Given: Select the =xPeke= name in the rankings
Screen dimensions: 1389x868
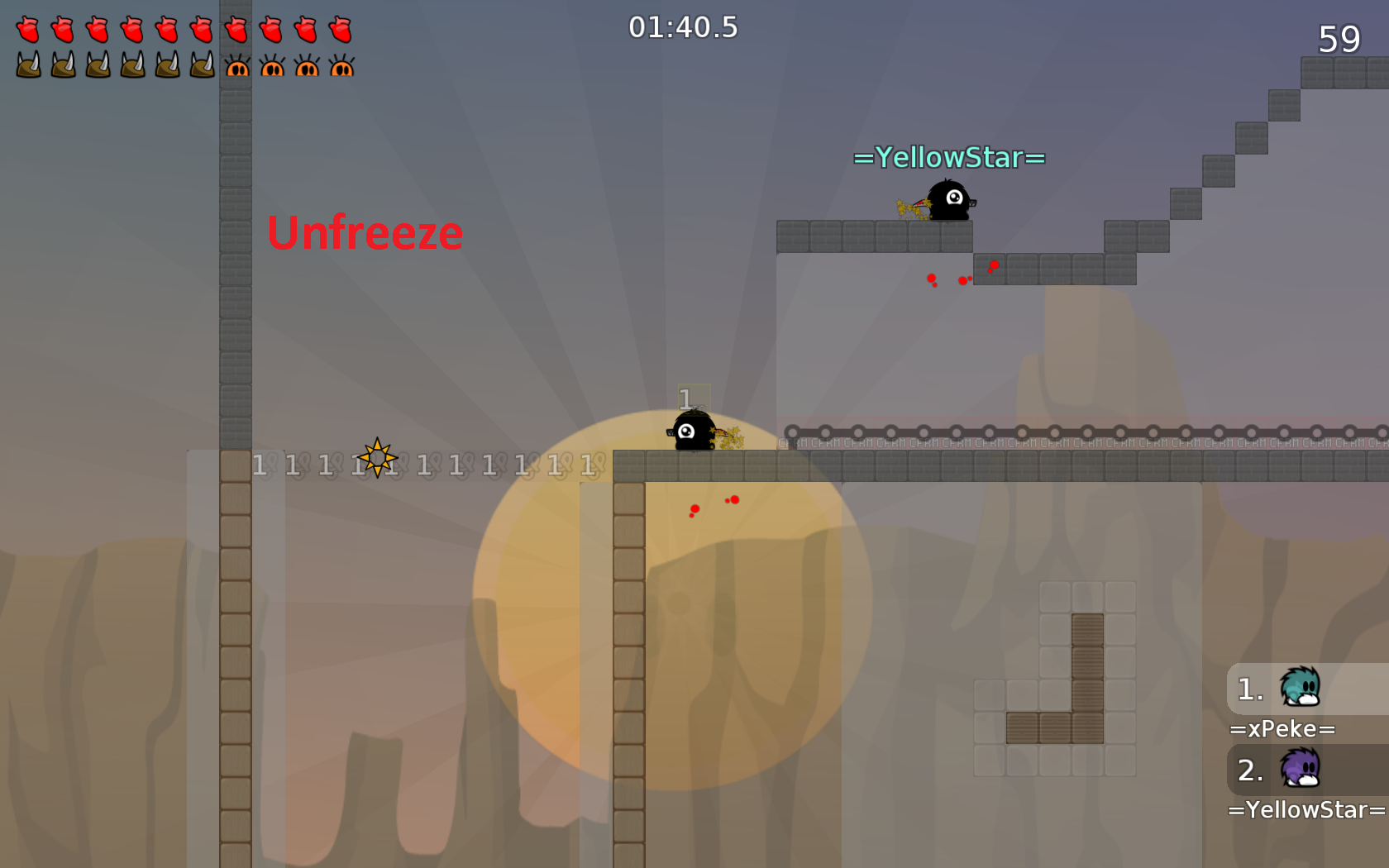Looking at the screenshot, I should (1282, 728).
